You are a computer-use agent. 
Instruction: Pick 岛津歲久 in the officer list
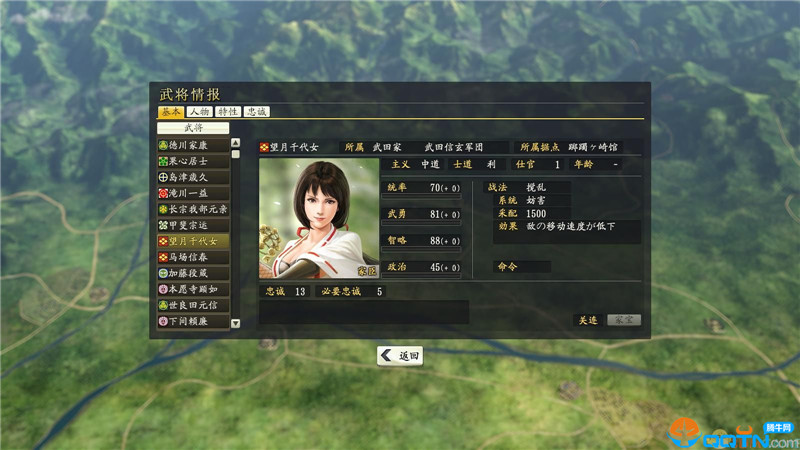pos(193,177)
